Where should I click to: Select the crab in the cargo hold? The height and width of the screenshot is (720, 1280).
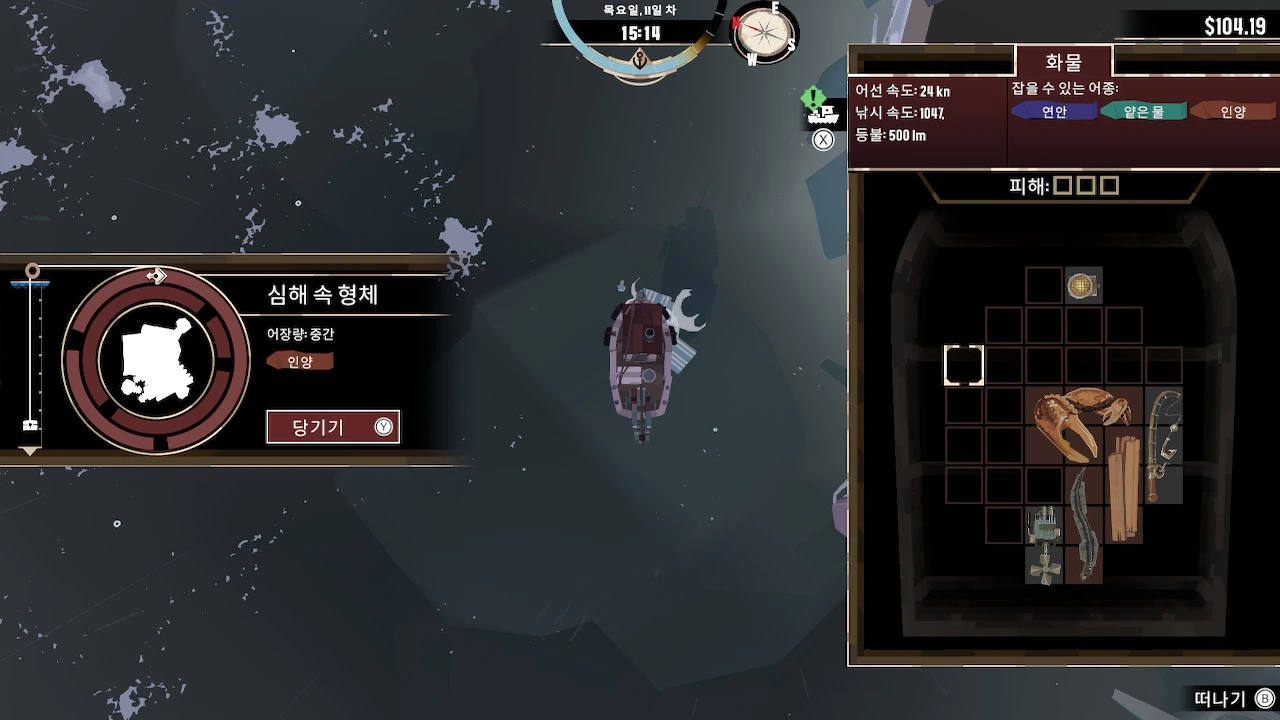(x=1081, y=421)
